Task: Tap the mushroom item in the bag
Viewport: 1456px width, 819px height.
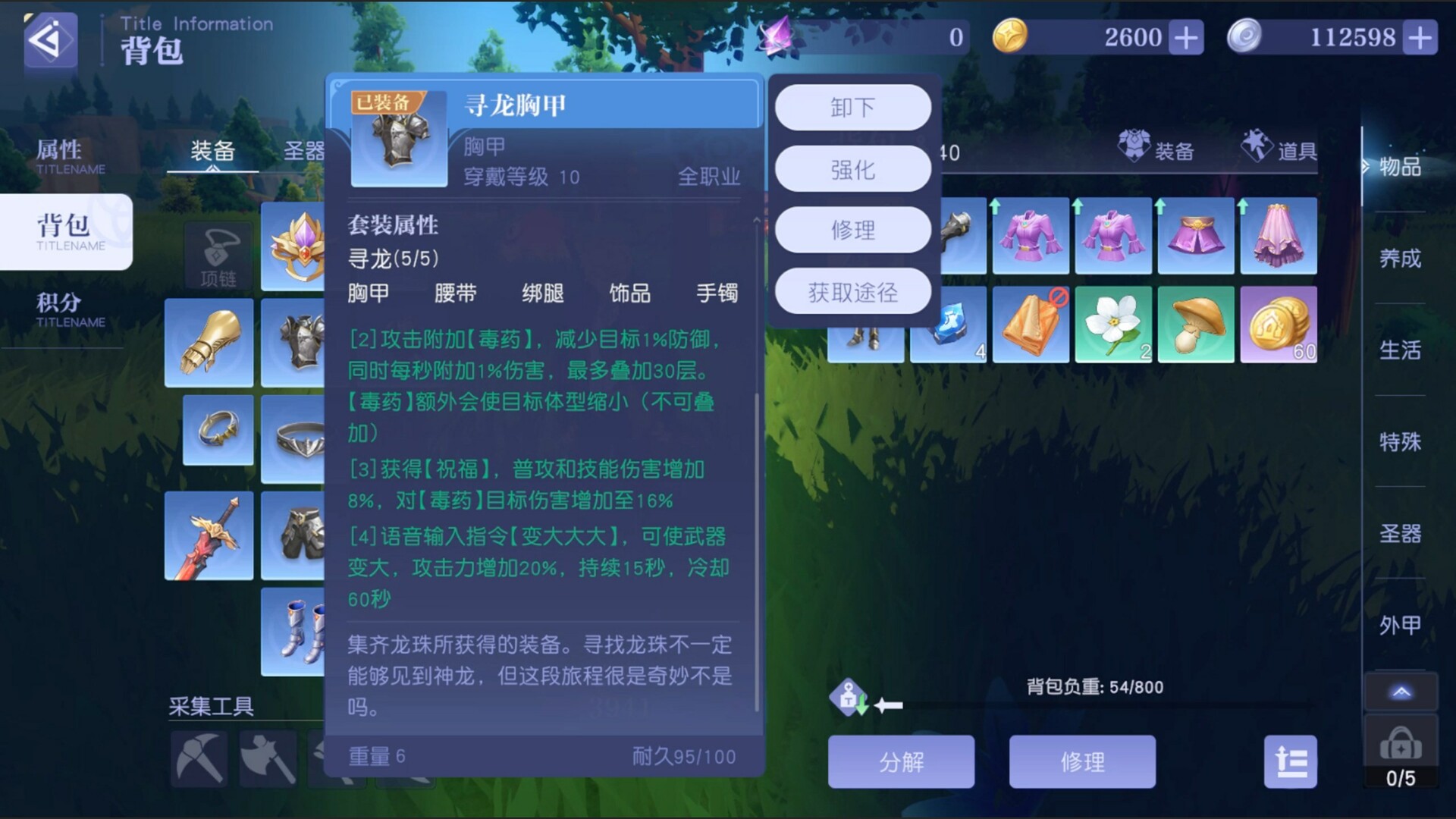Action: (1197, 325)
